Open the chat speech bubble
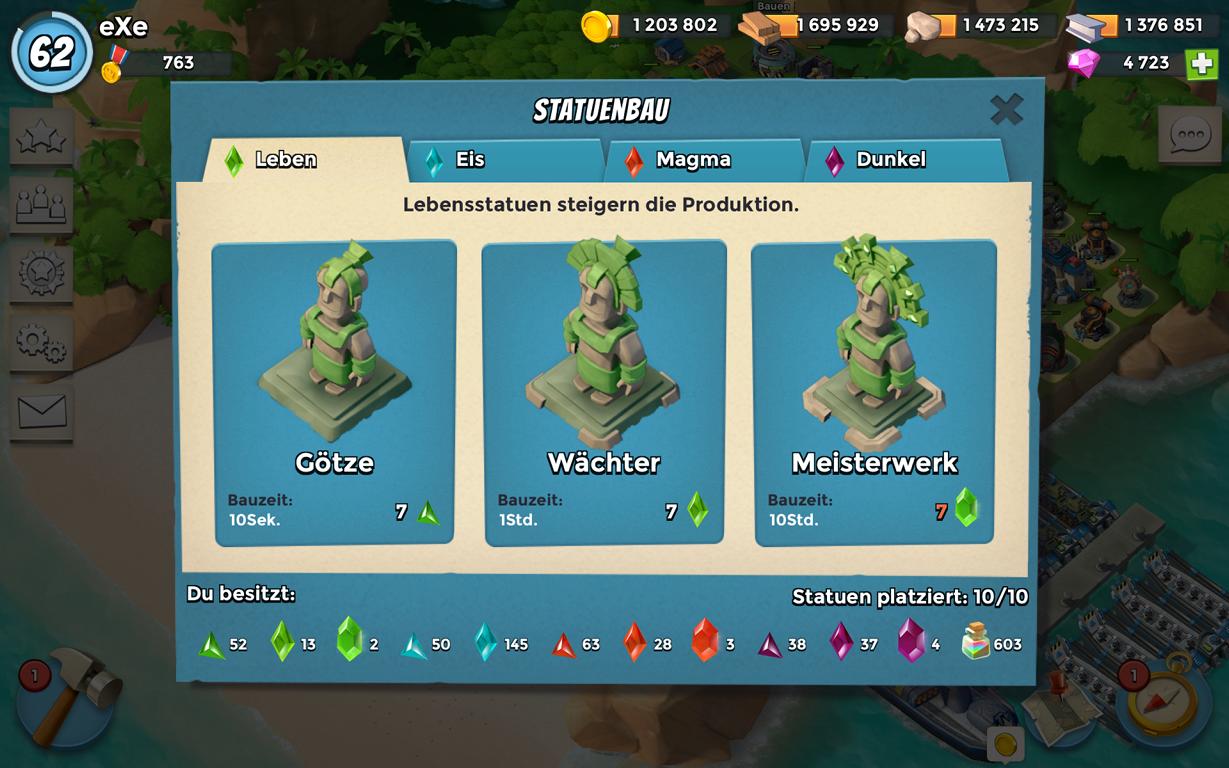Viewport: 1229px width, 768px height. tap(1191, 135)
